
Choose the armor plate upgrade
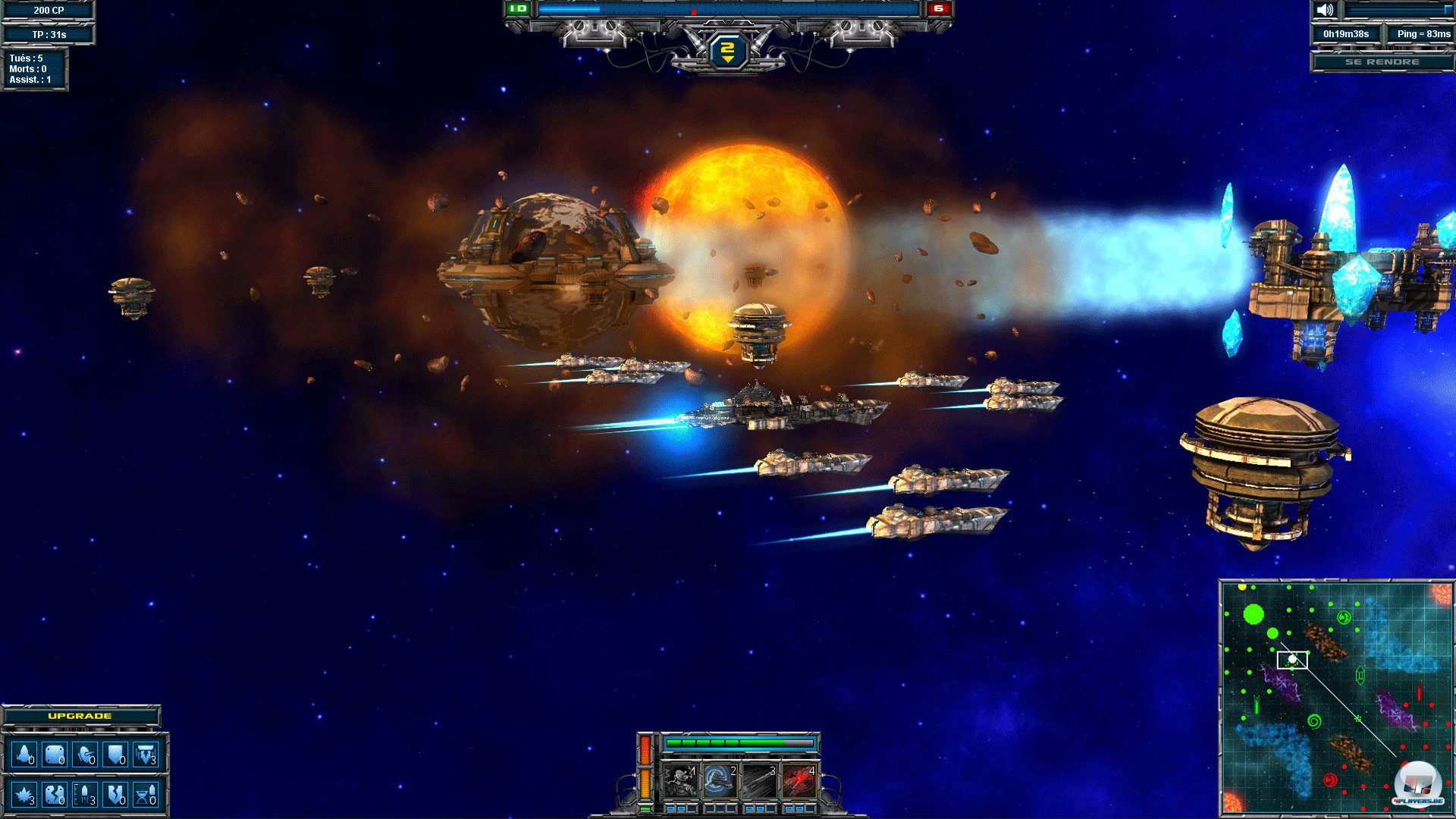(55, 755)
